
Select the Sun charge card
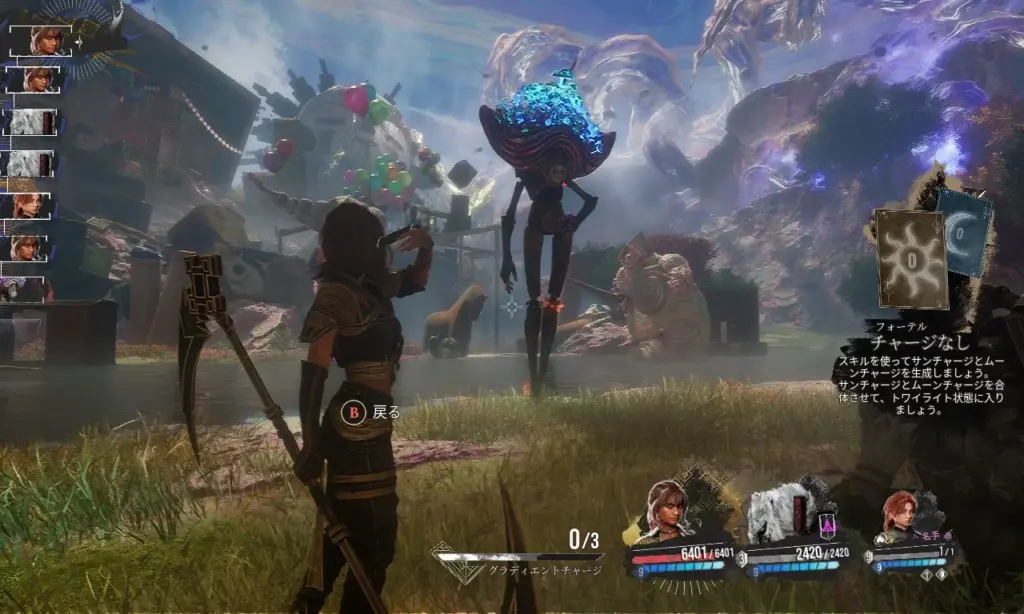click(910, 258)
